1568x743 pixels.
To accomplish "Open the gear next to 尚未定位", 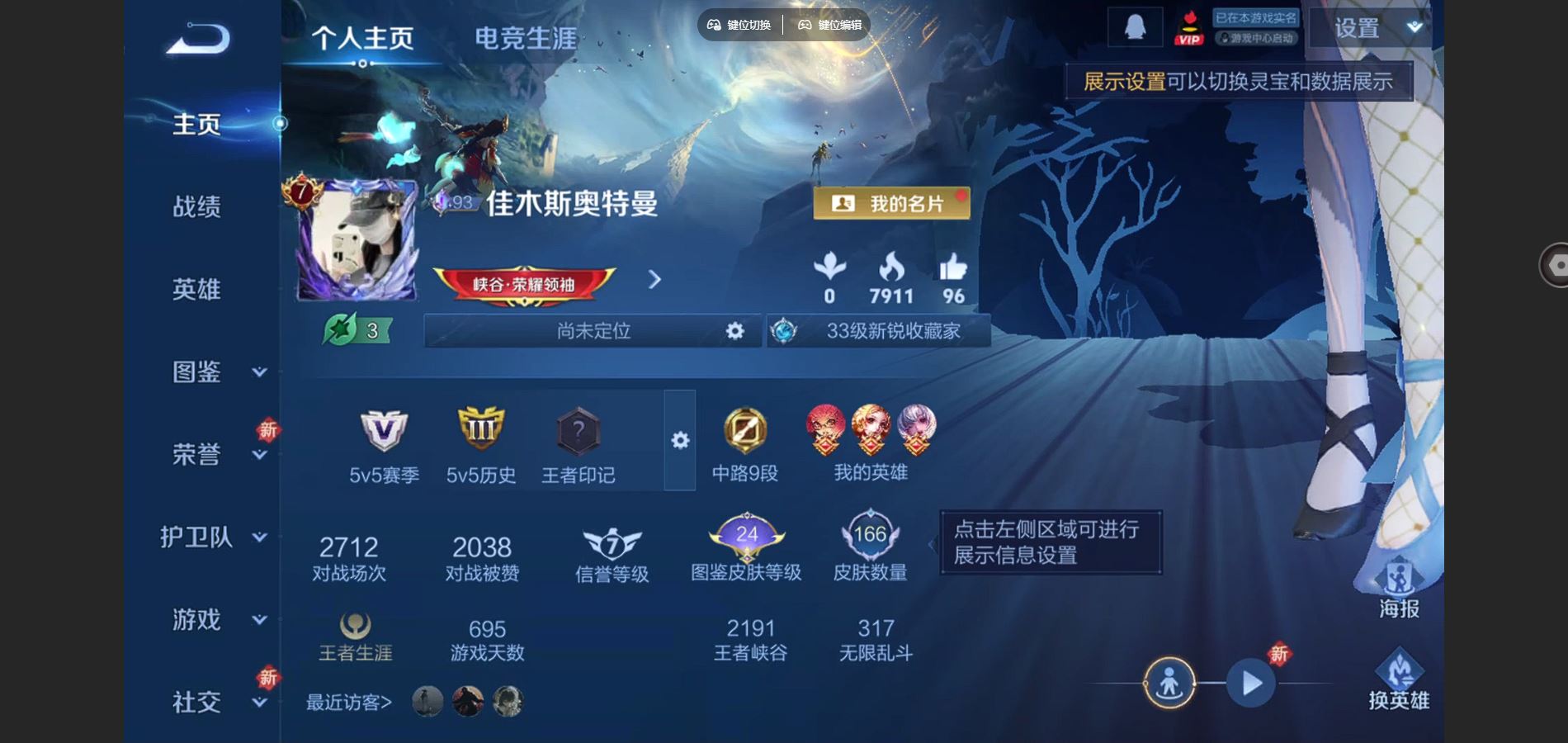I will click(735, 331).
